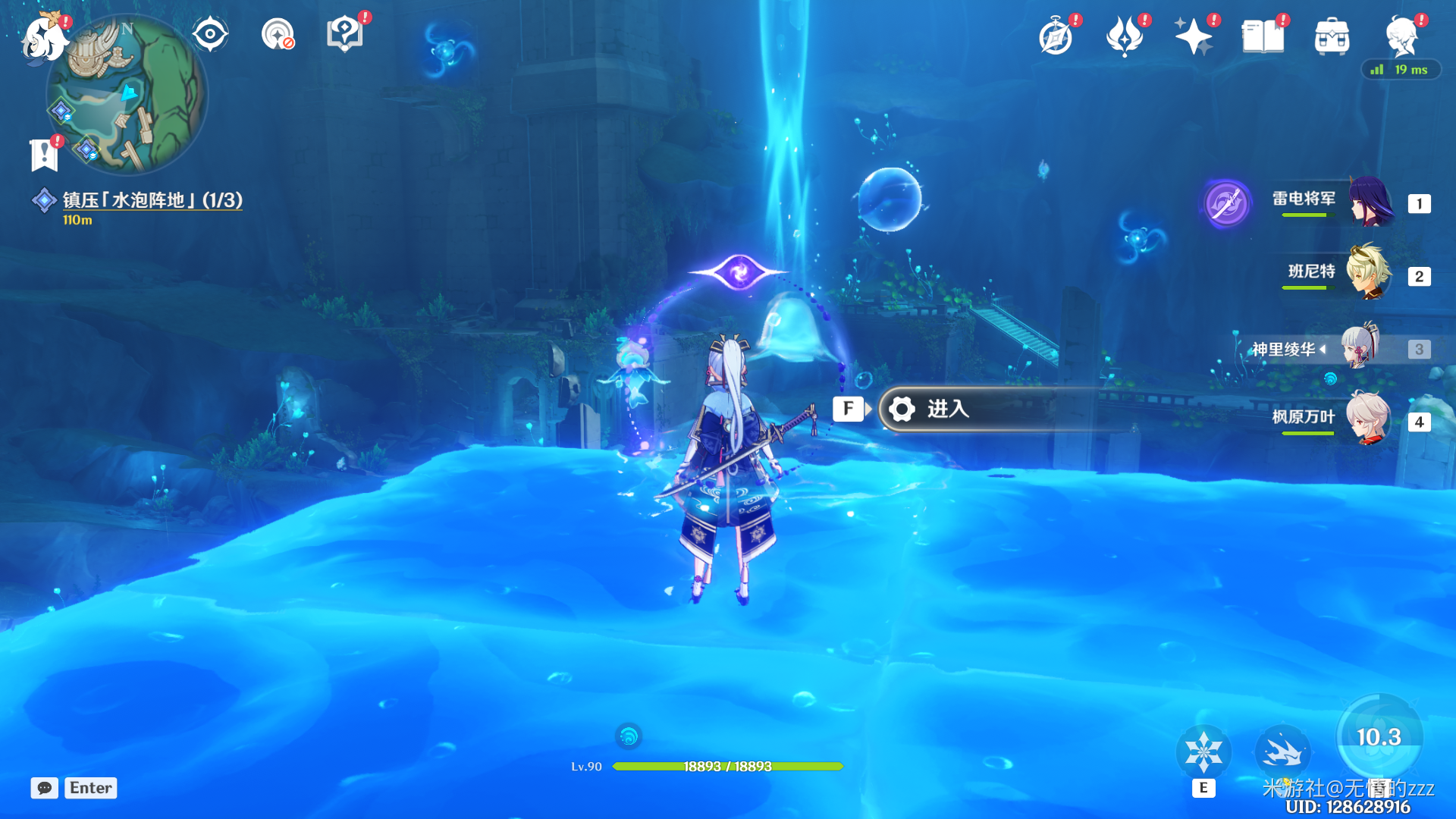The width and height of the screenshot is (1456, 819).
Task: Open the battle pass book icon
Action: [1263, 36]
